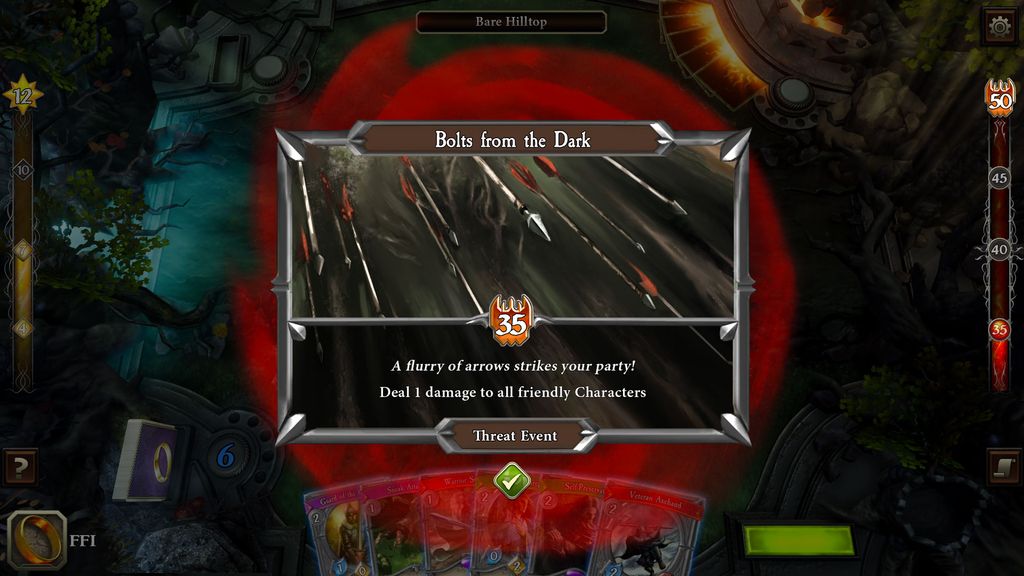The height and width of the screenshot is (576, 1024).
Task: Open the scroll log button
Action: 1003,467
